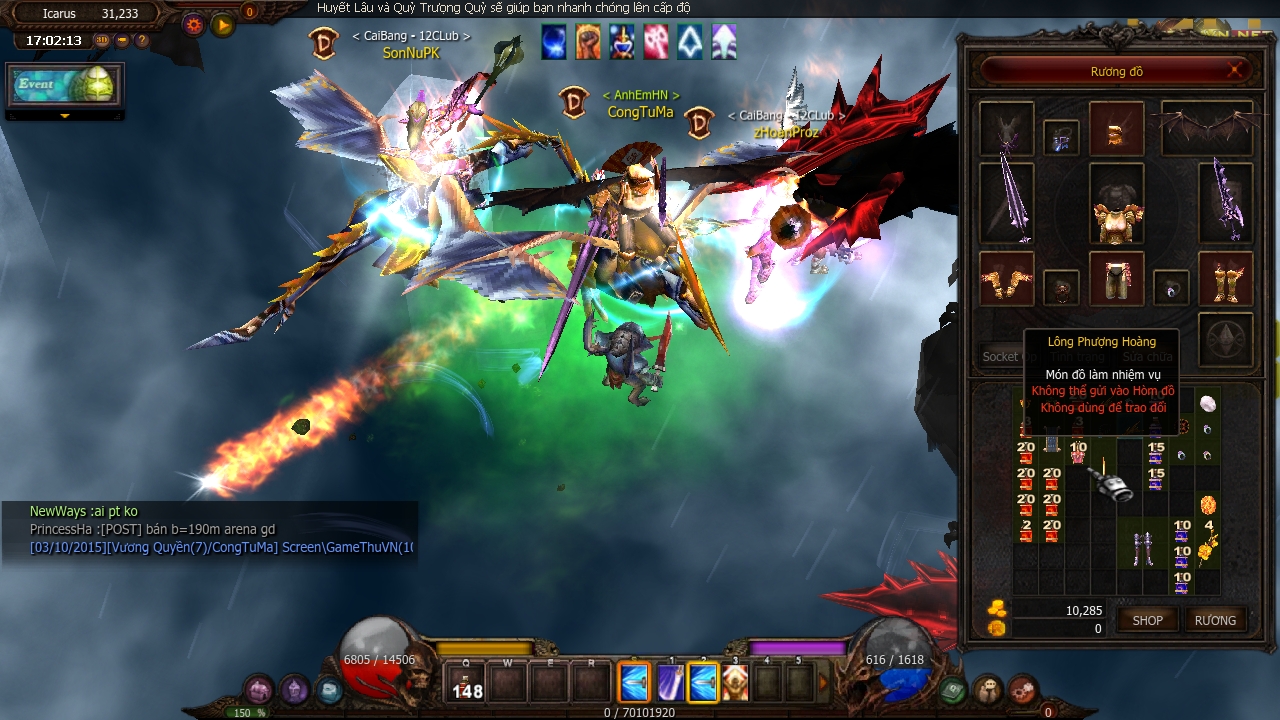1280x720 pixels.
Task: Collapse the Event panel with the yellow arrow
Action: click(65, 117)
